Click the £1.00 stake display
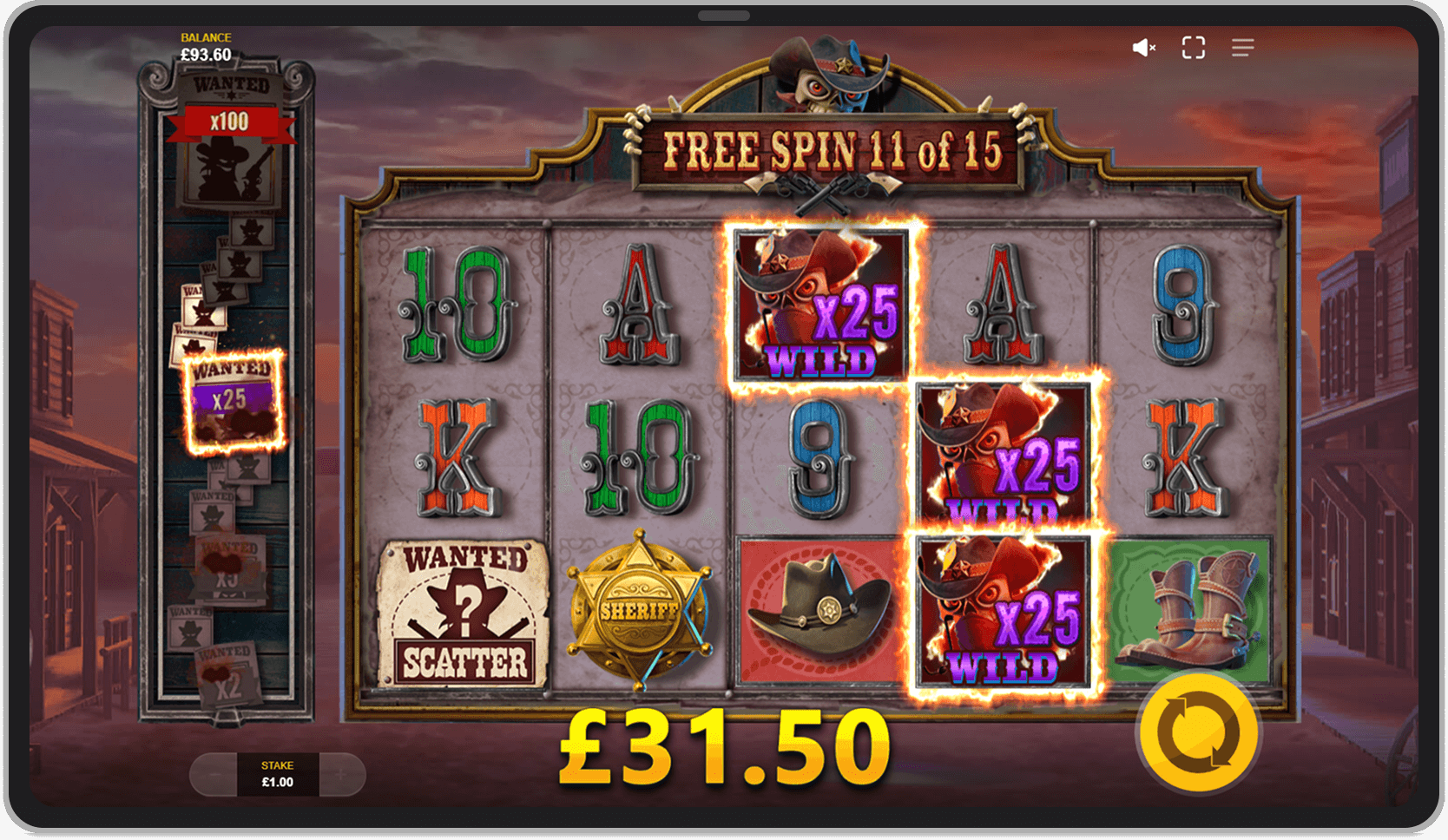This screenshot has height=840, width=1448. point(277,775)
